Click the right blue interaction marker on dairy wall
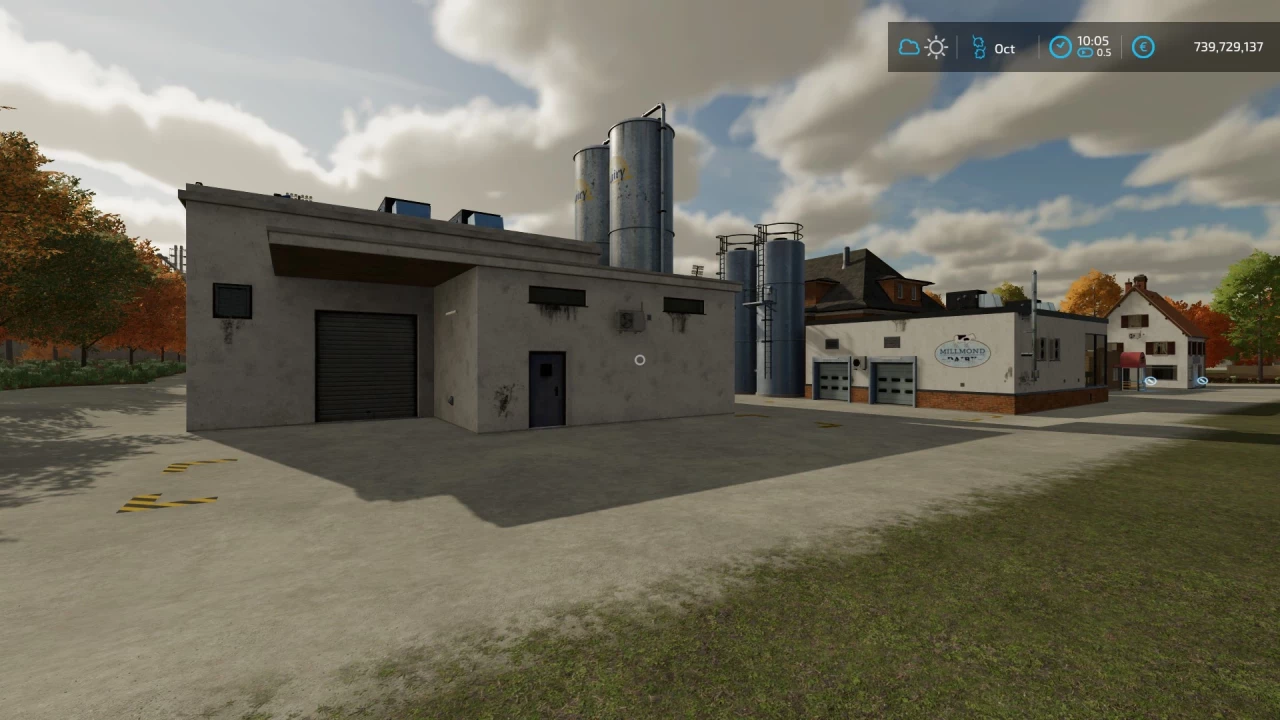Viewport: 1280px width, 720px height. [x=1201, y=381]
